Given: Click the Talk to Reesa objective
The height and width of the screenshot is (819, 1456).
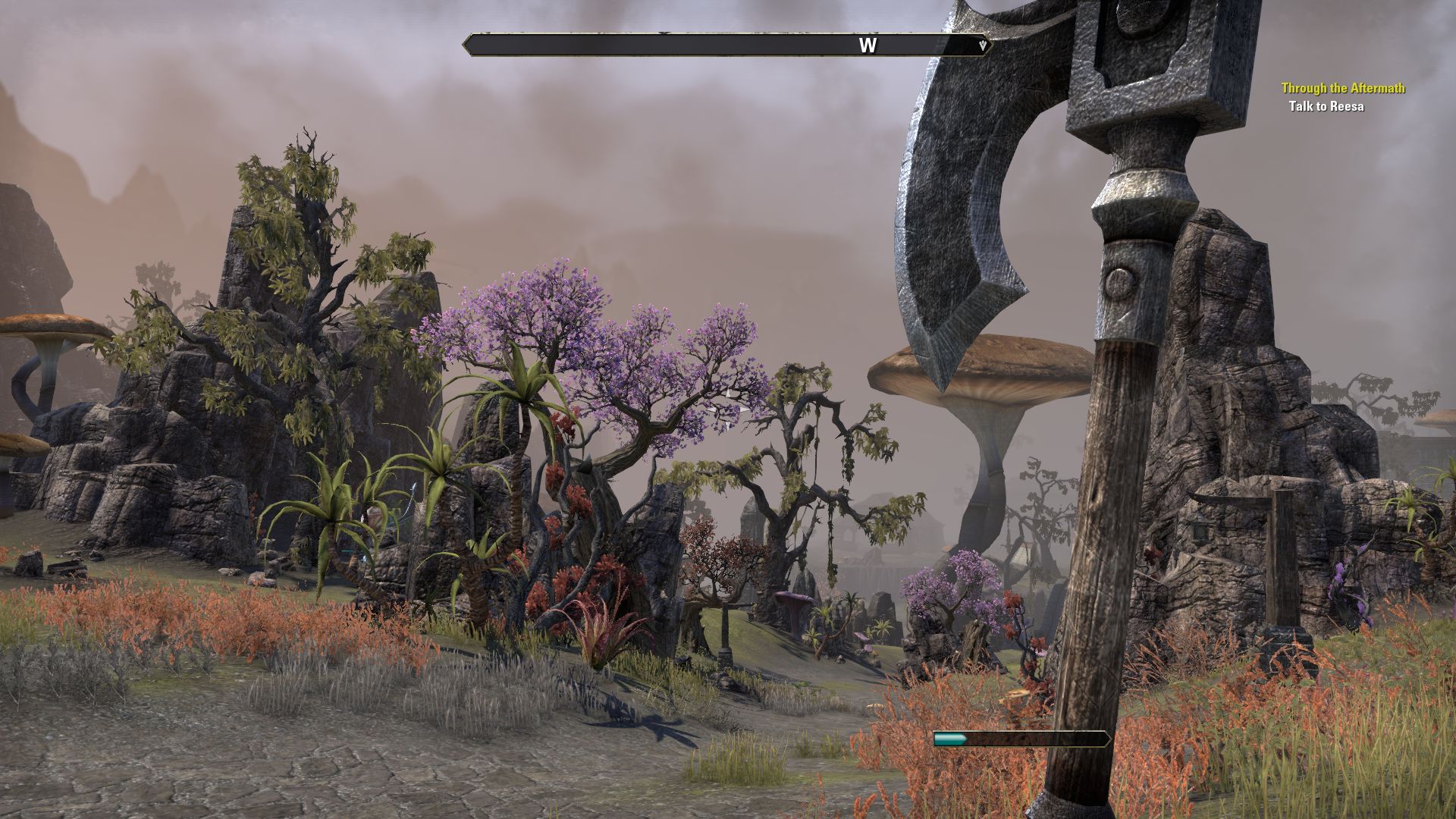Looking at the screenshot, I should [x=1326, y=106].
